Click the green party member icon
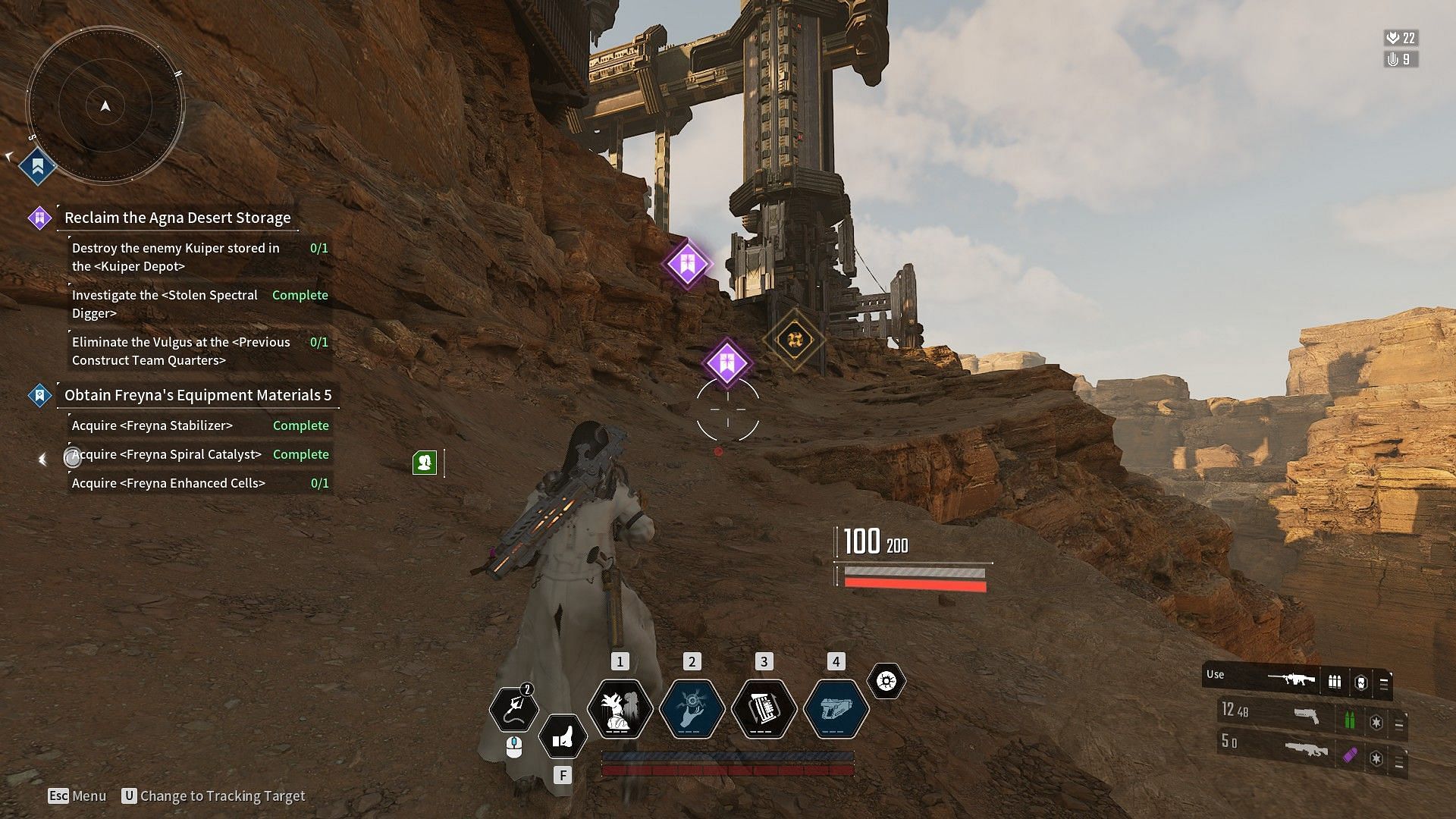The height and width of the screenshot is (819, 1456). 425,462
